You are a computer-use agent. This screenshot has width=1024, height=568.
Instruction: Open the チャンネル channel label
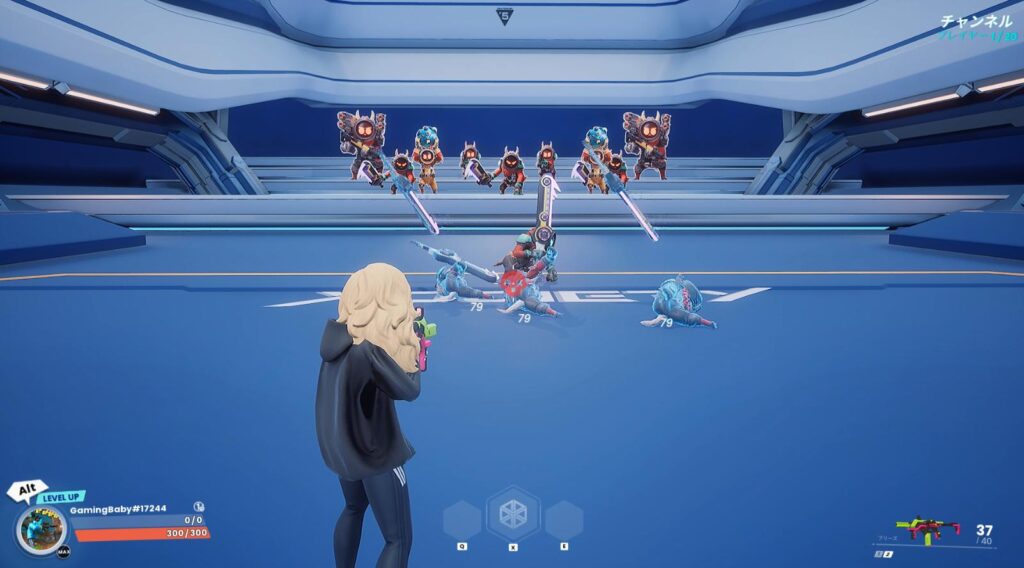pyautogui.click(x=977, y=21)
